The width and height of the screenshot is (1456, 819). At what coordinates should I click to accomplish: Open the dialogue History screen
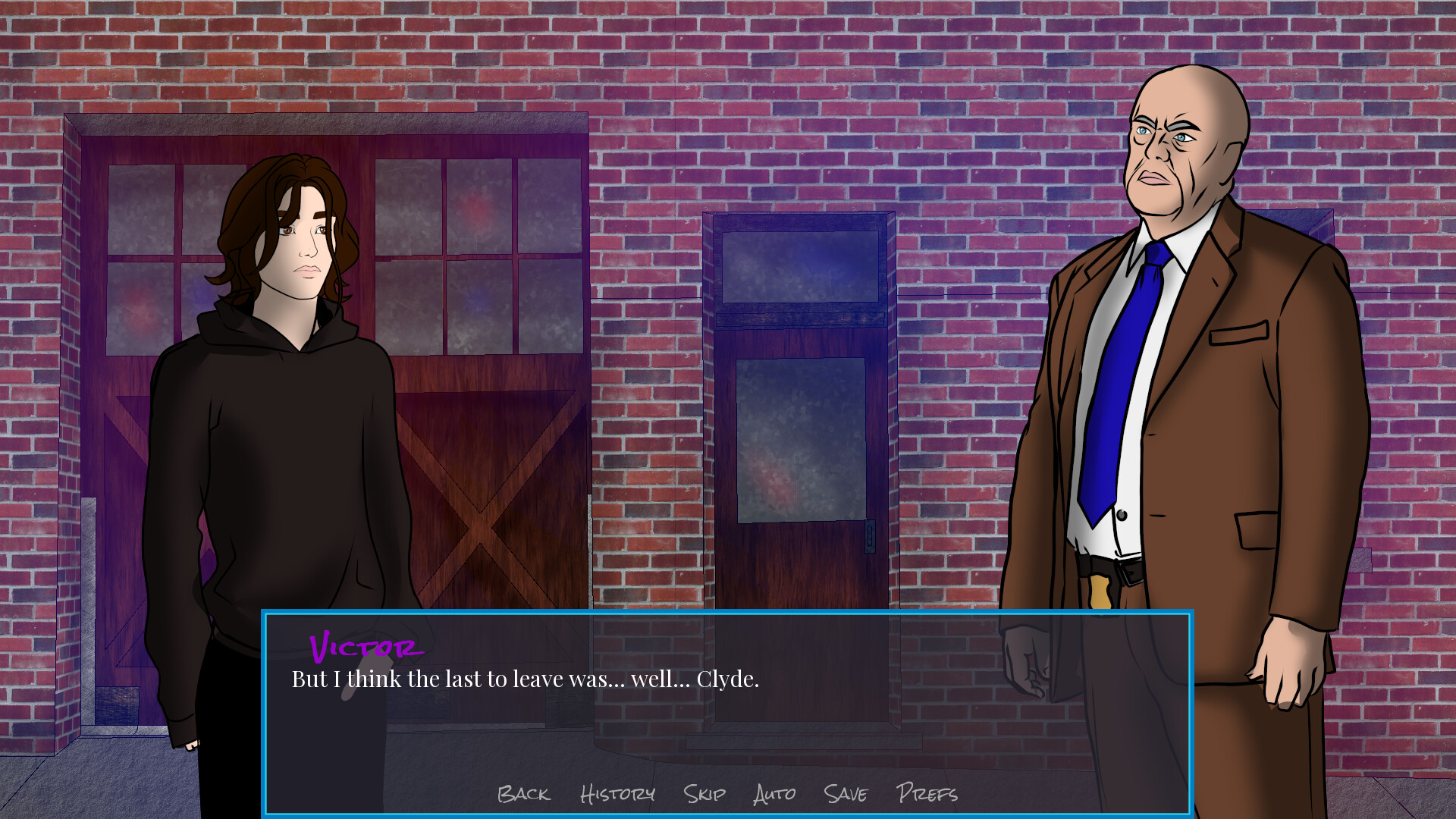(x=618, y=795)
